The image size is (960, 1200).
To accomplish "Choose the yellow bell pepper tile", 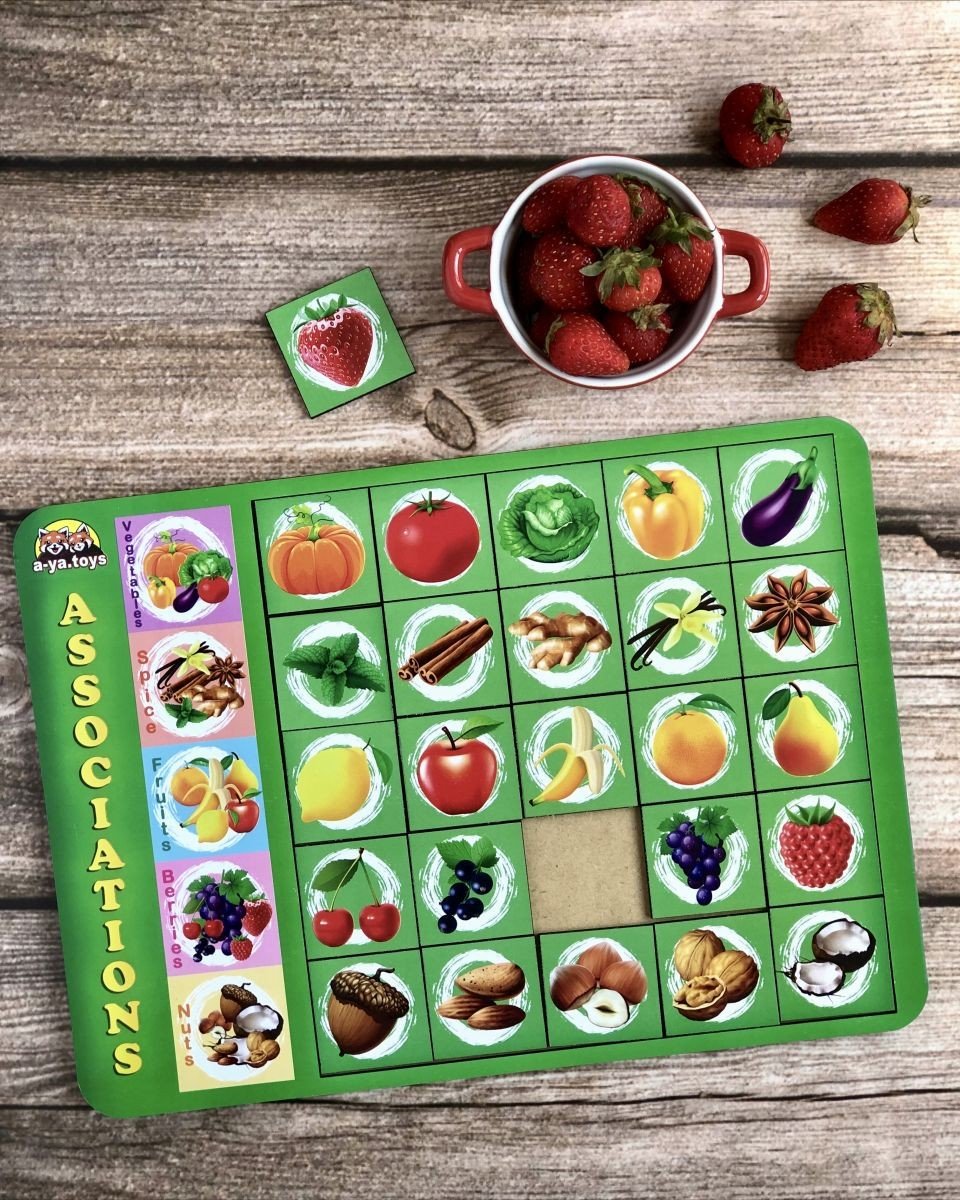I will [x=663, y=510].
